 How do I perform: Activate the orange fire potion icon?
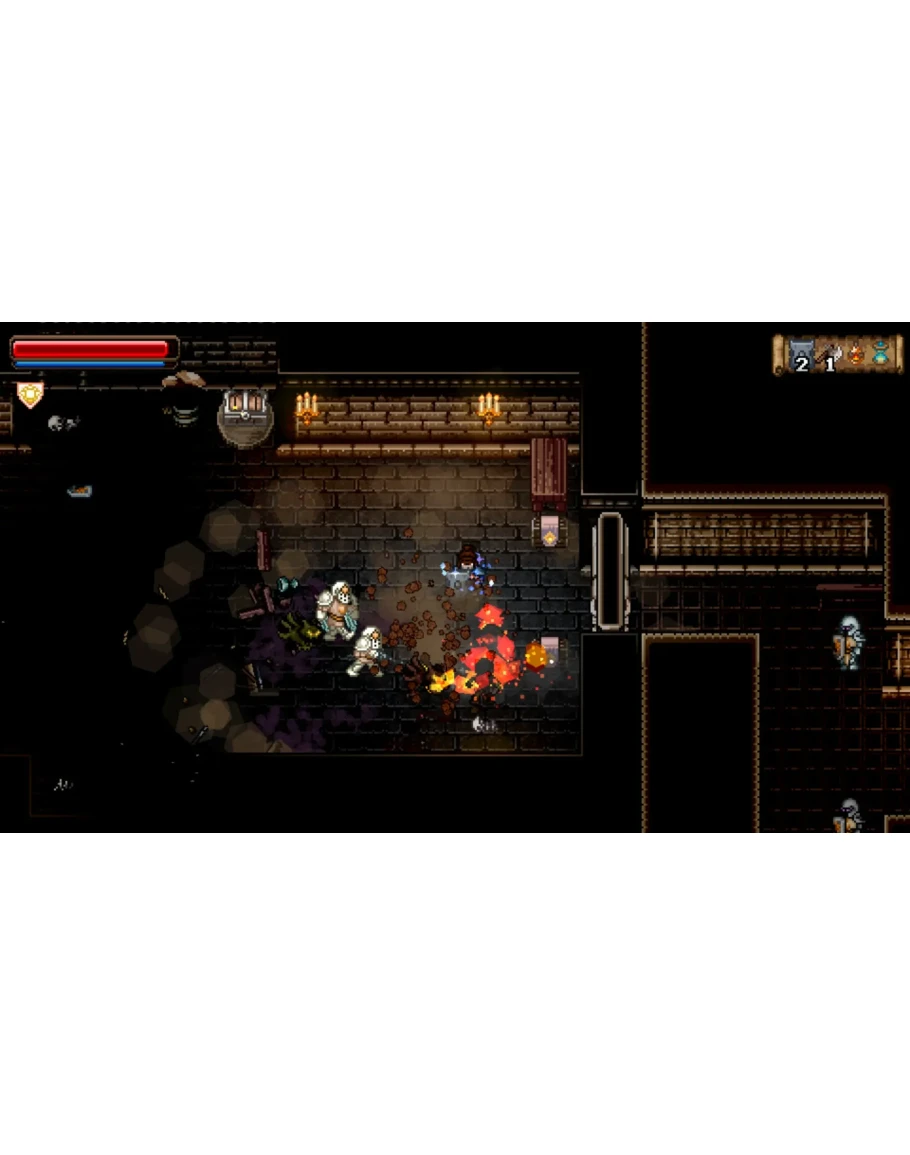pyautogui.click(x=855, y=353)
